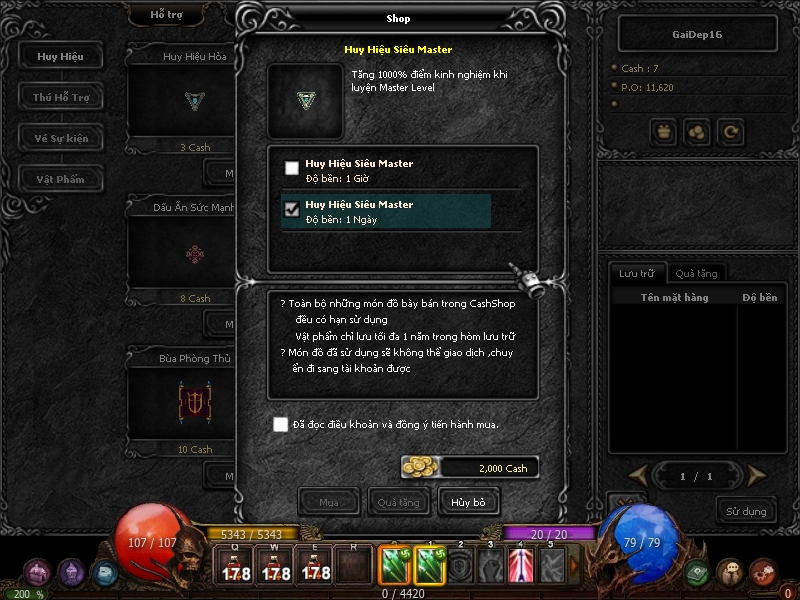Use the Q potion slot
The height and width of the screenshot is (600, 800).
[x=236, y=567]
